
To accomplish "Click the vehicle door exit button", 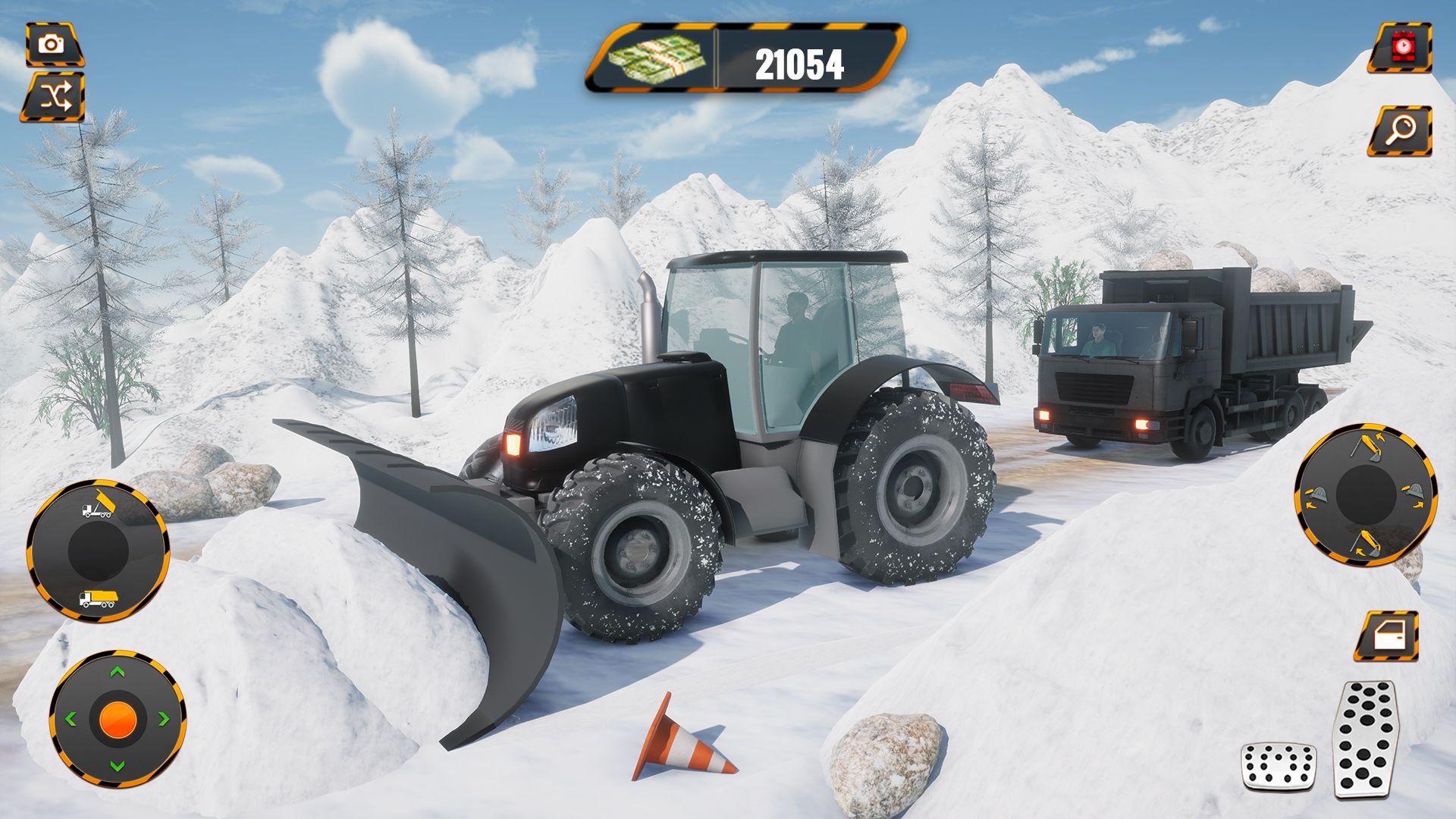I will pos(1387,635).
